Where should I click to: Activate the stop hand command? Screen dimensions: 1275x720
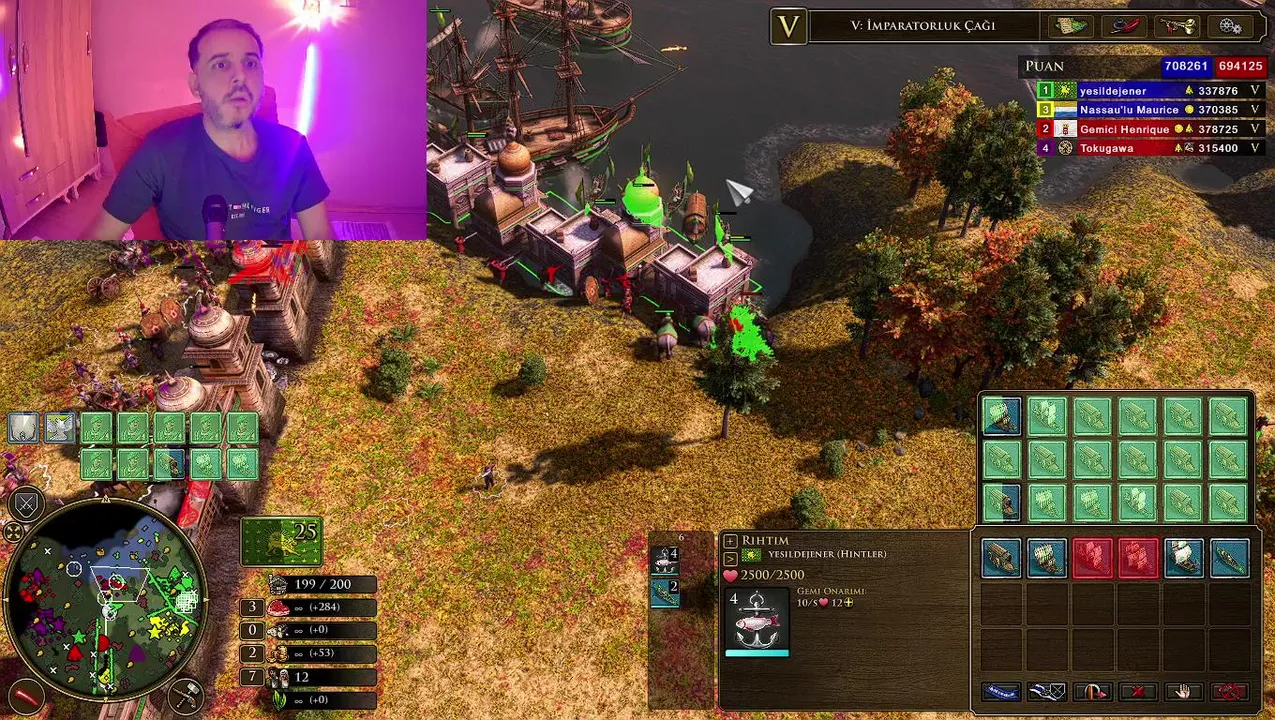click(x=1184, y=691)
